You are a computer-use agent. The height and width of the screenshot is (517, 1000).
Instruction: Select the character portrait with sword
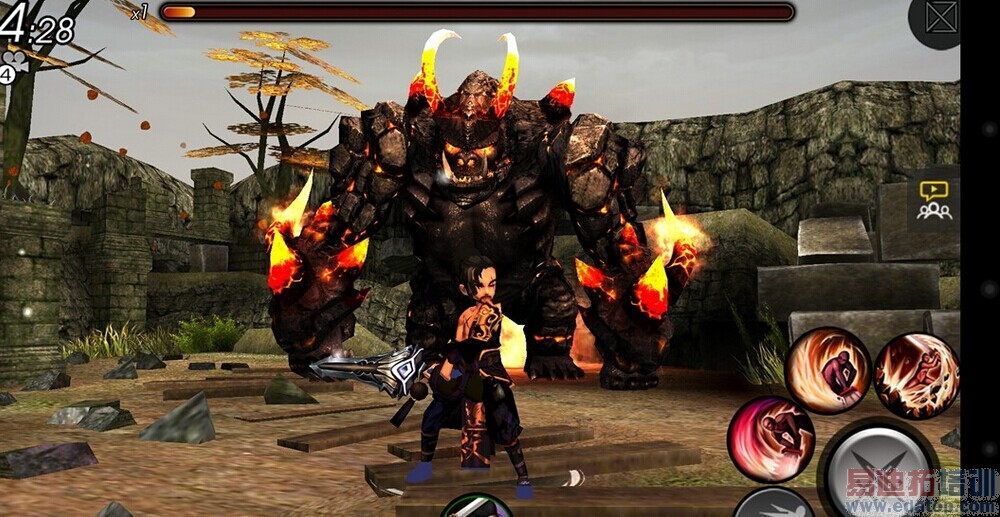pos(477,506)
